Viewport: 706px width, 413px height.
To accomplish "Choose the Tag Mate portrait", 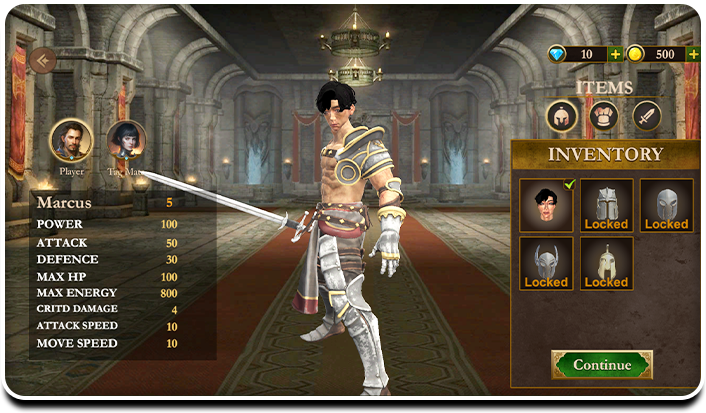I will (126, 140).
